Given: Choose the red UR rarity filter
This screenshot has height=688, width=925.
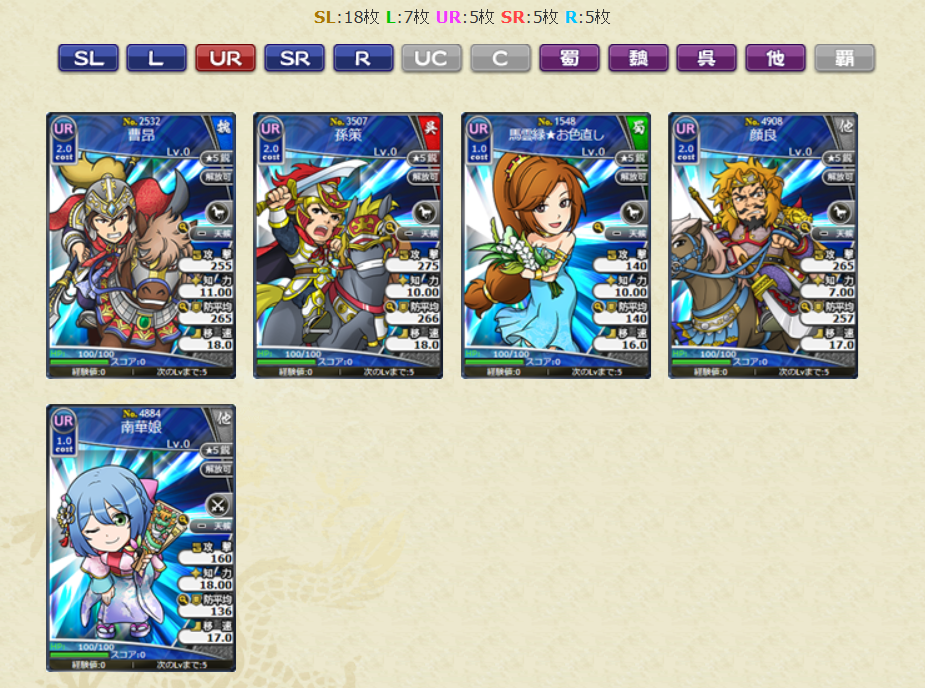Looking at the screenshot, I should (225, 58).
